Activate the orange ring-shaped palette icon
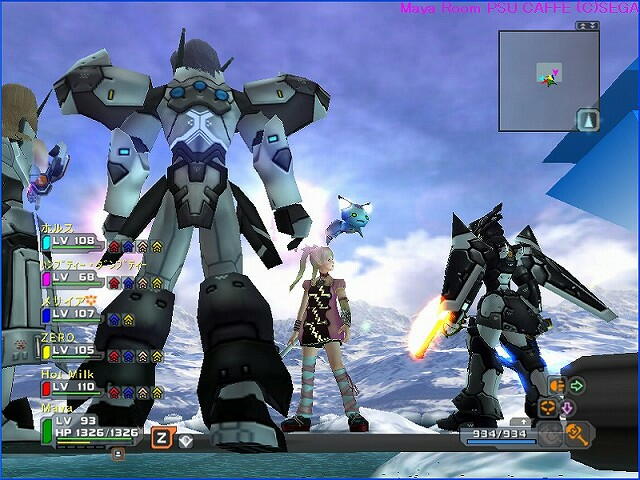 547,407
